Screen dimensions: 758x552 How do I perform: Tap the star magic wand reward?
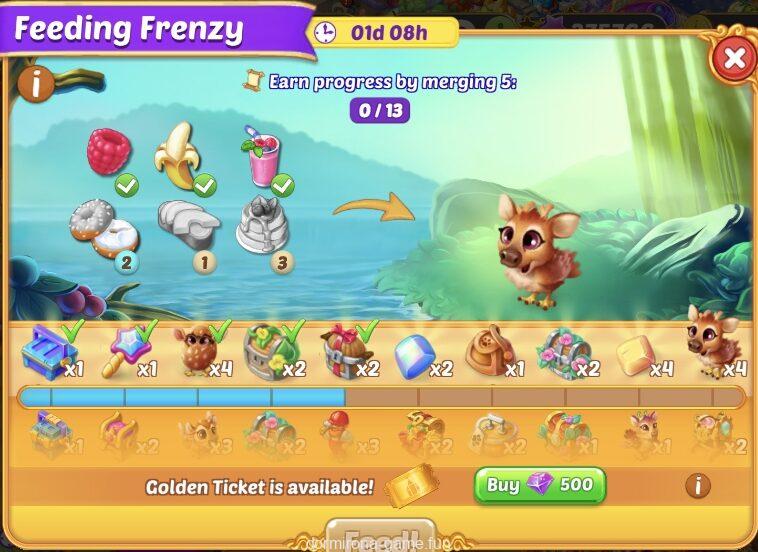point(120,350)
